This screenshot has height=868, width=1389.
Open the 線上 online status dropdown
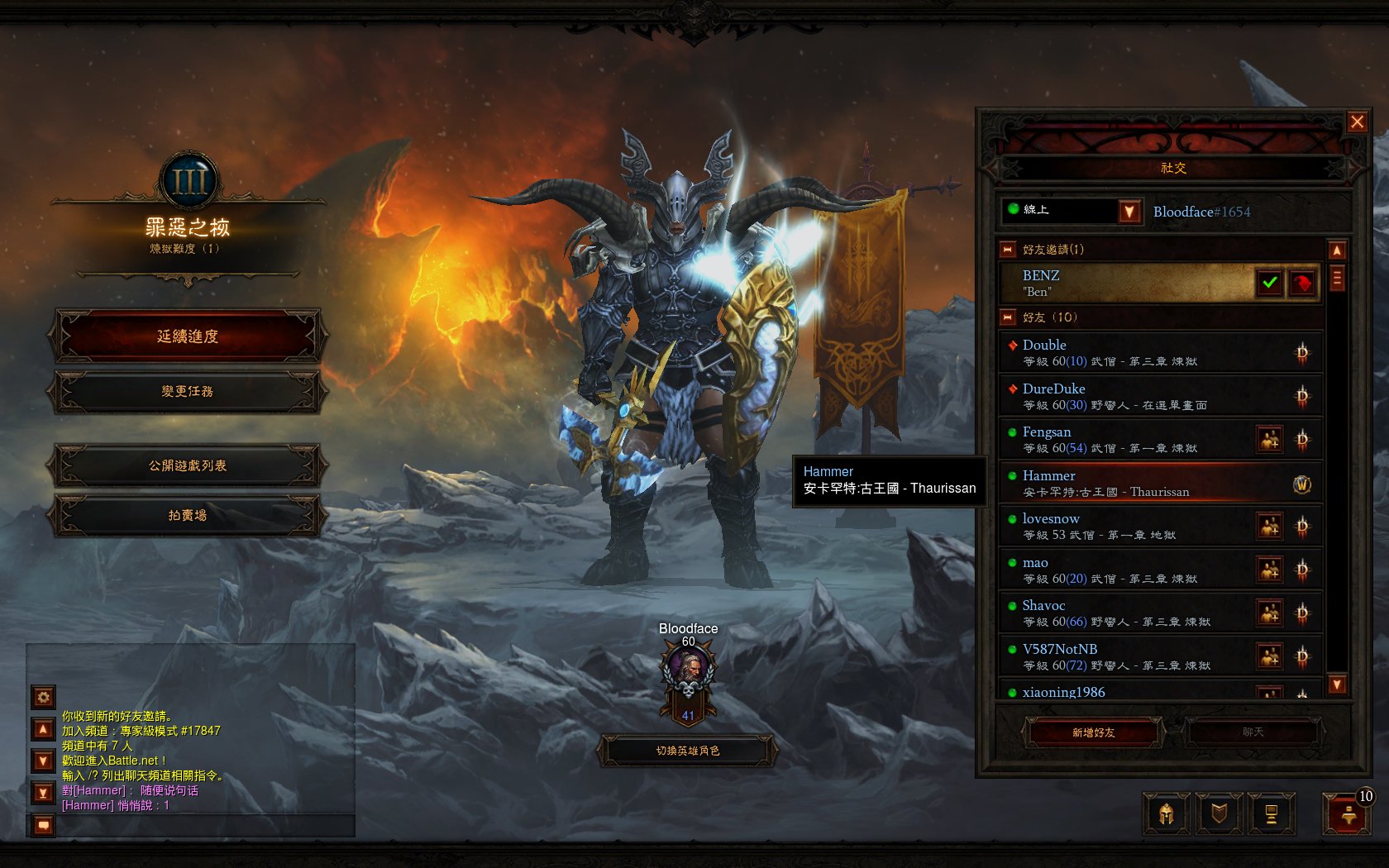tap(1129, 212)
